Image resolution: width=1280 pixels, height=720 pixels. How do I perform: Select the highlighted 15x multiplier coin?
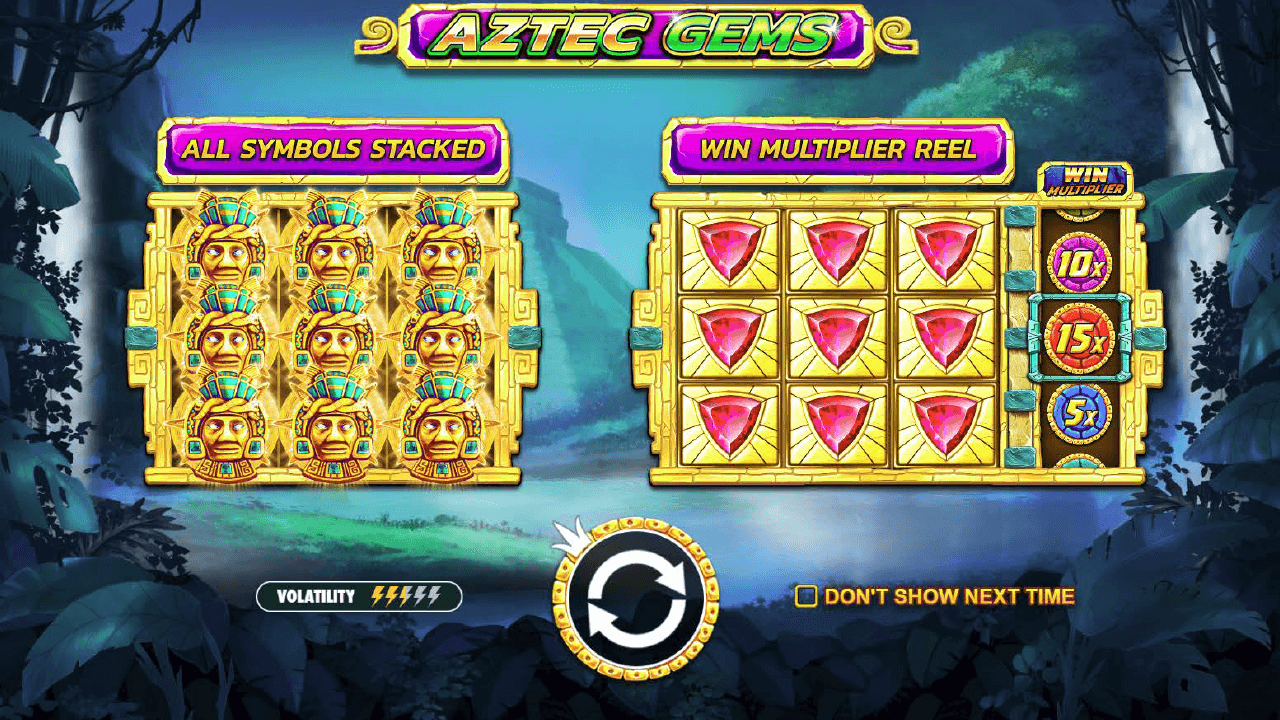[x=1082, y=339]
